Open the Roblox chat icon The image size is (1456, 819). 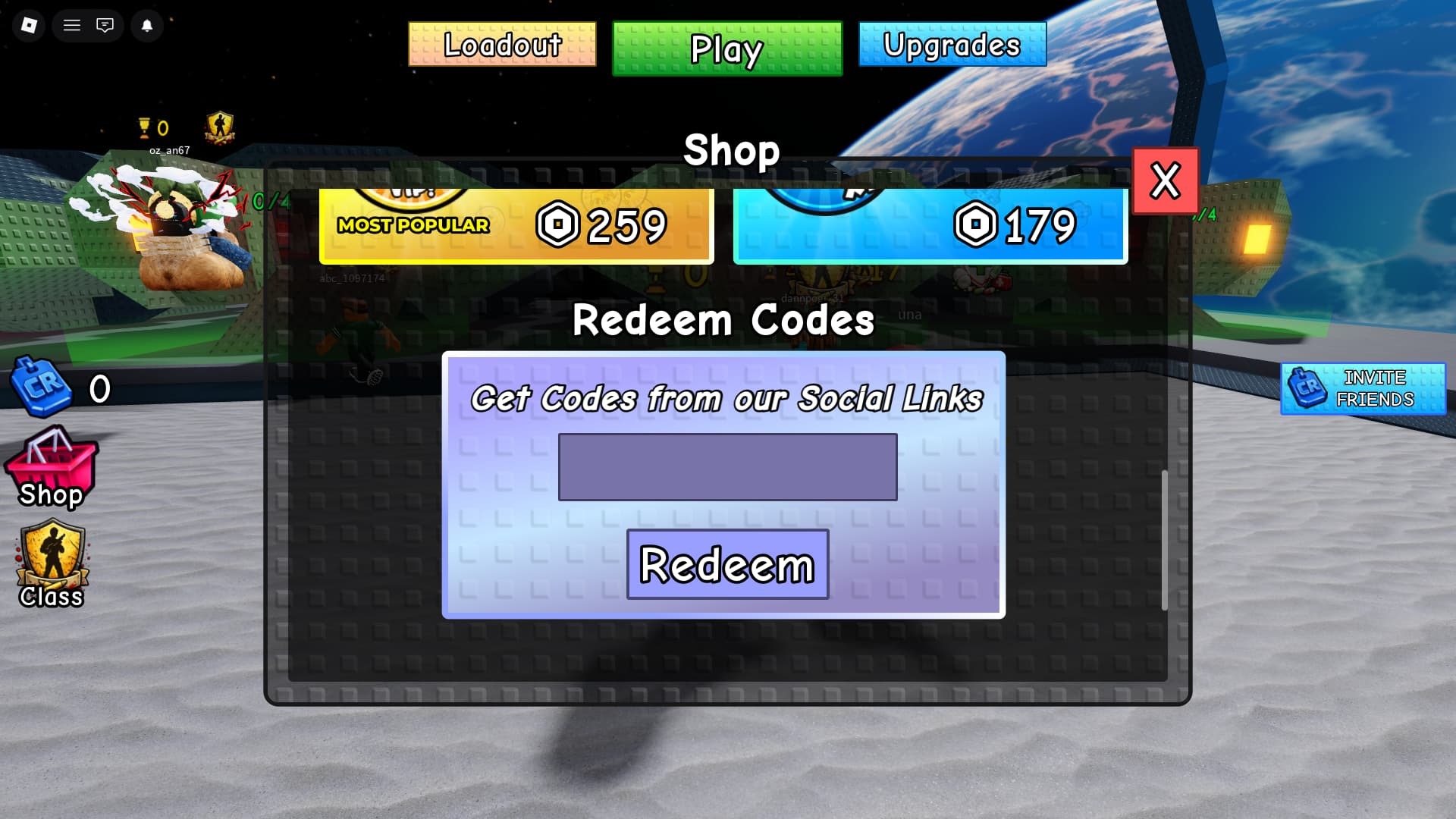[x=105, y=25]
